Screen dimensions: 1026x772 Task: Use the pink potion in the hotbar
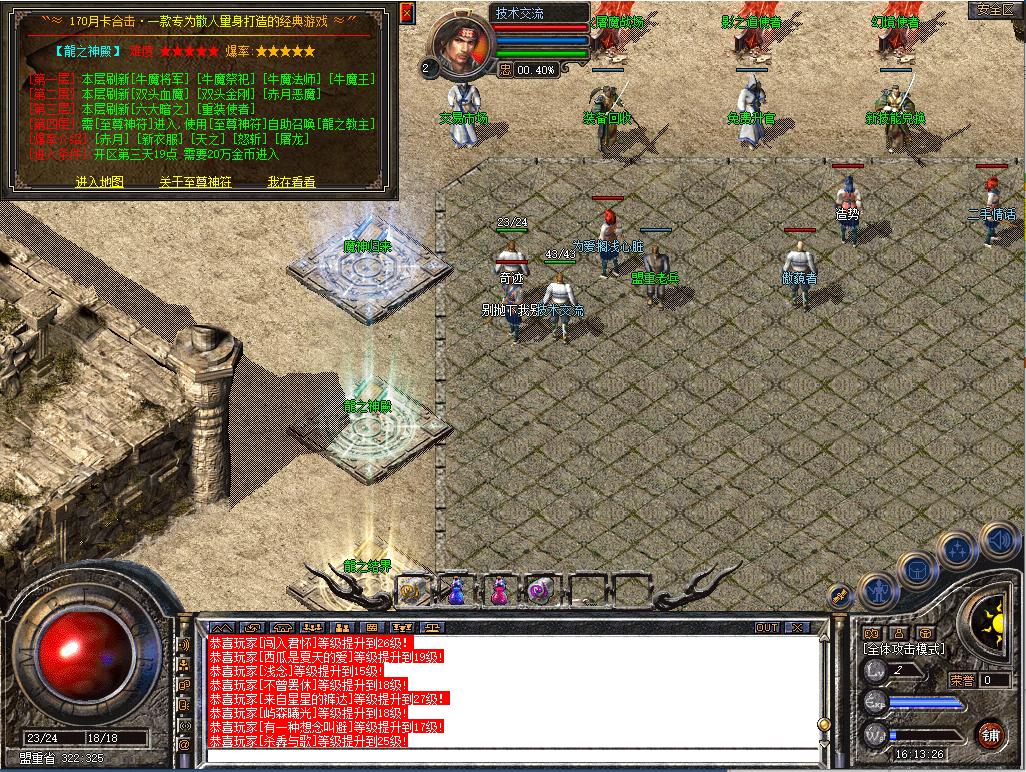(498, 591)
